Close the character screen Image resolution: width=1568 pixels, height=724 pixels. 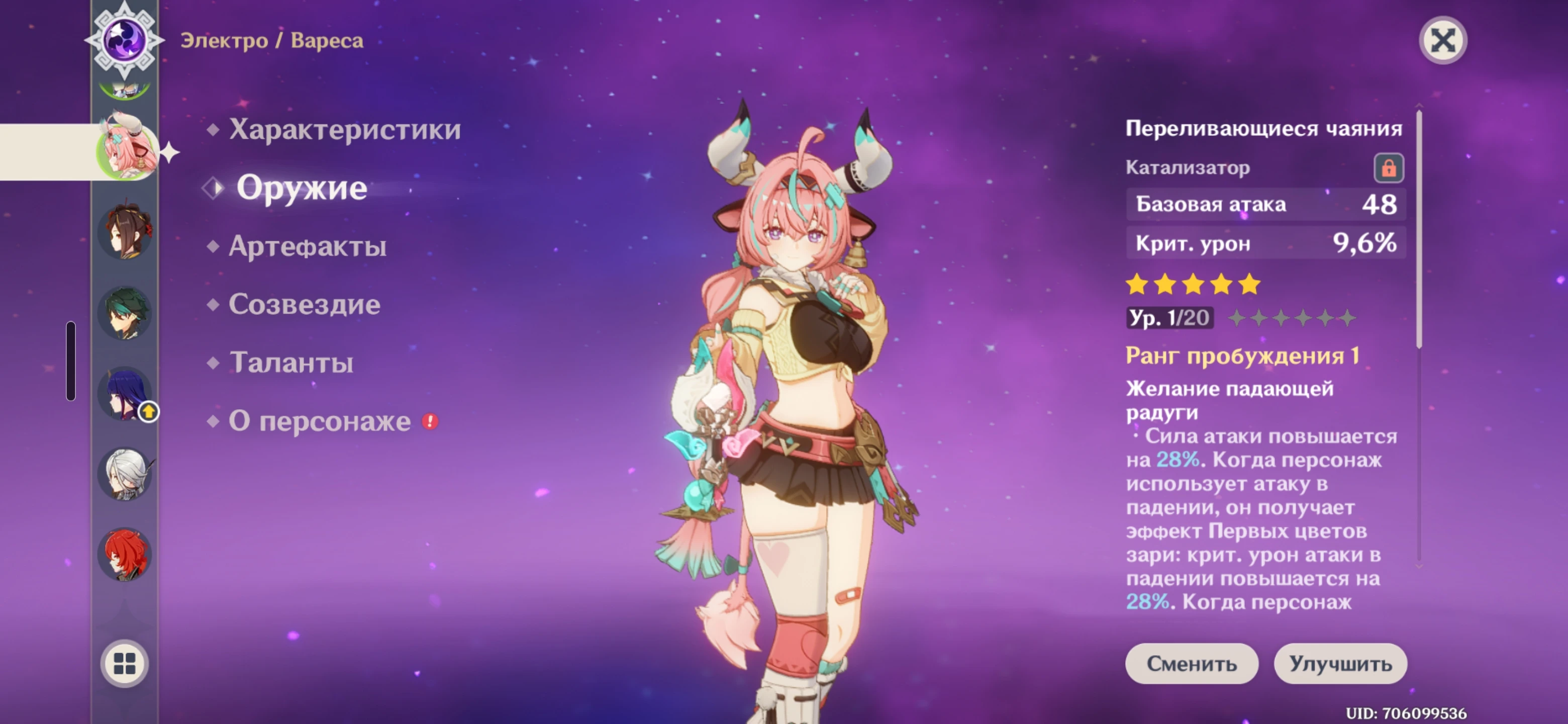point(1442,41)
